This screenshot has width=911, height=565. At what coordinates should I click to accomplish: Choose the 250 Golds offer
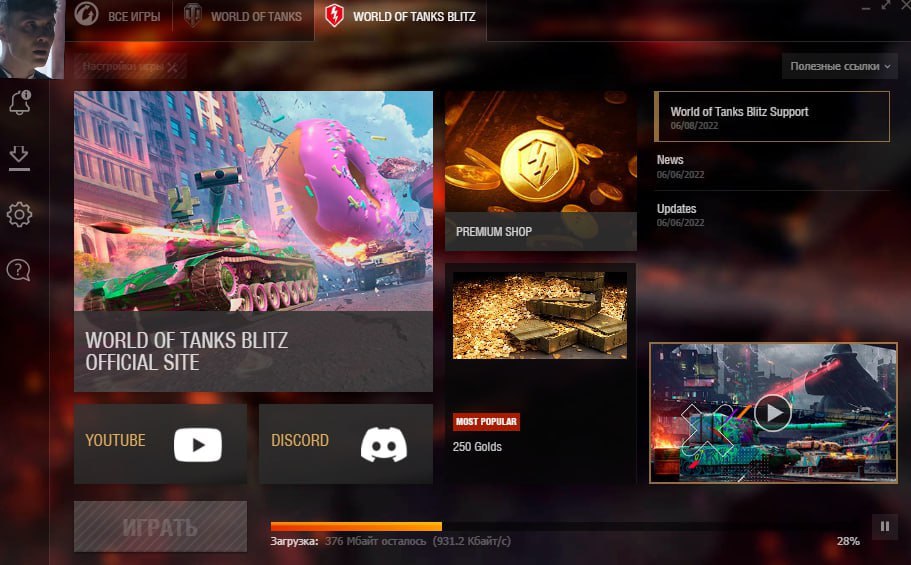click(540, 372)
